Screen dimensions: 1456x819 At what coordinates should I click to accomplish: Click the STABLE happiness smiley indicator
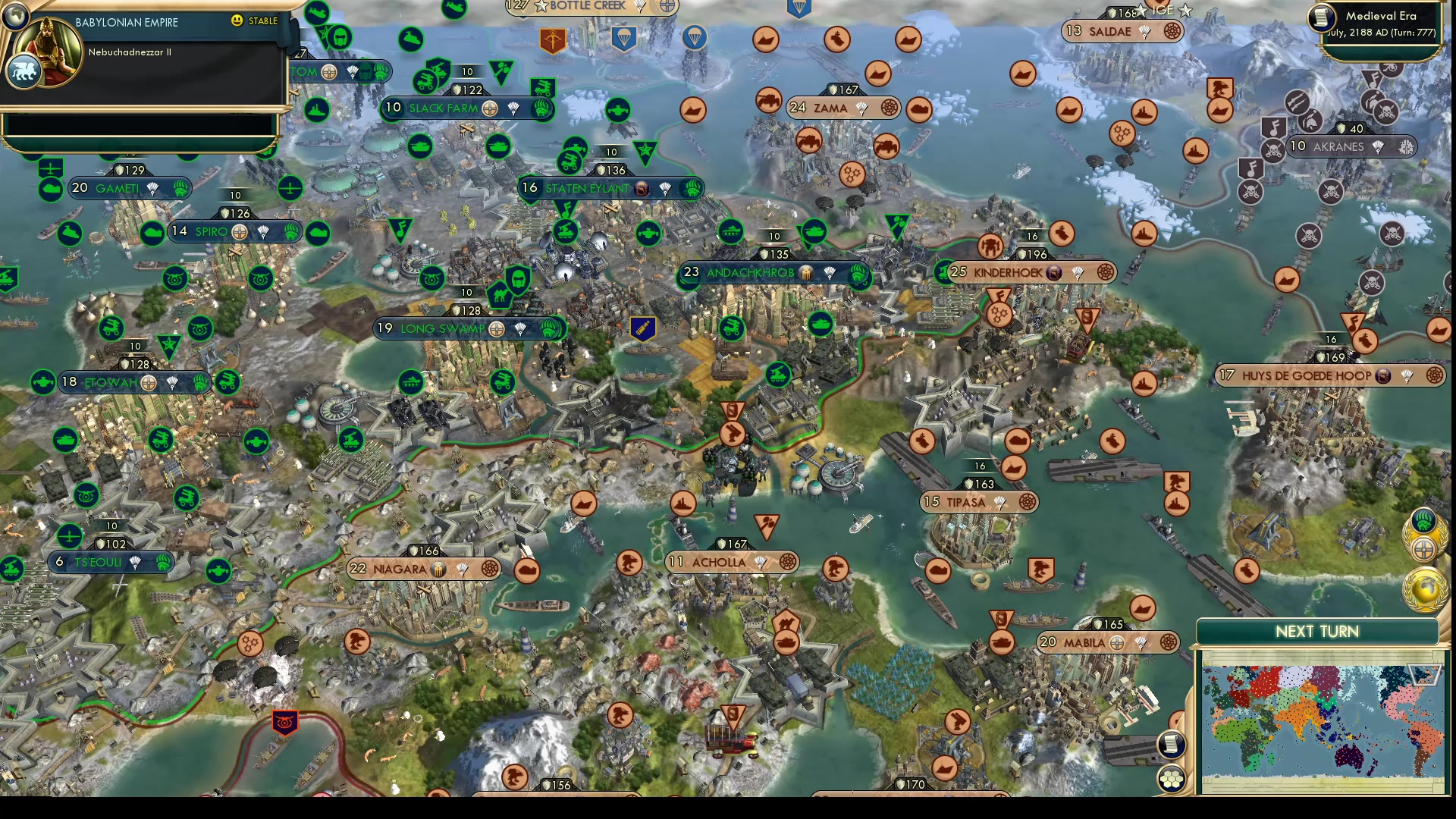[x=237, y=22]
